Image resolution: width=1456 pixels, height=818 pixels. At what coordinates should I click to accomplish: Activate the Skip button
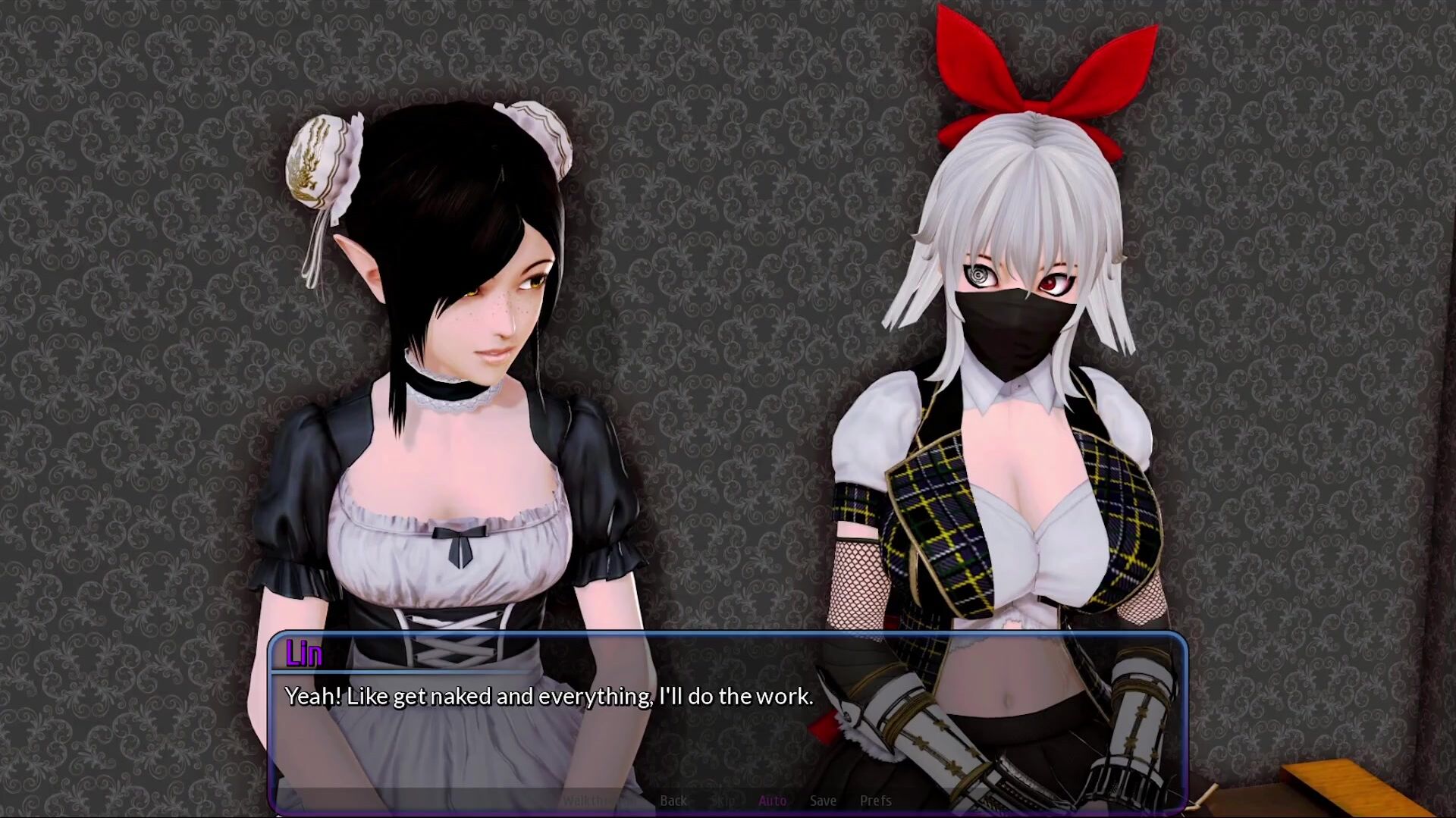click(x=723, y=801)
